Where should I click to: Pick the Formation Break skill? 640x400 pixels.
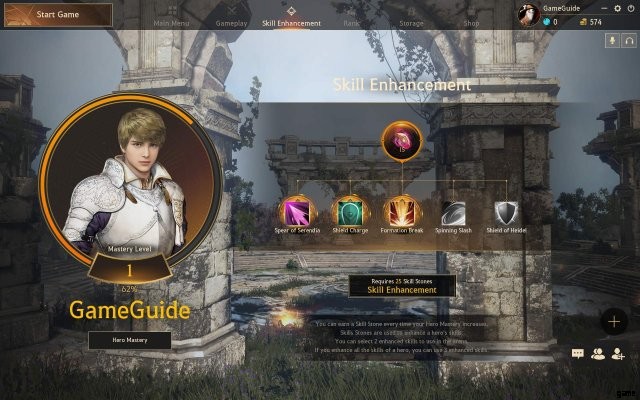[x=403, y=211]
